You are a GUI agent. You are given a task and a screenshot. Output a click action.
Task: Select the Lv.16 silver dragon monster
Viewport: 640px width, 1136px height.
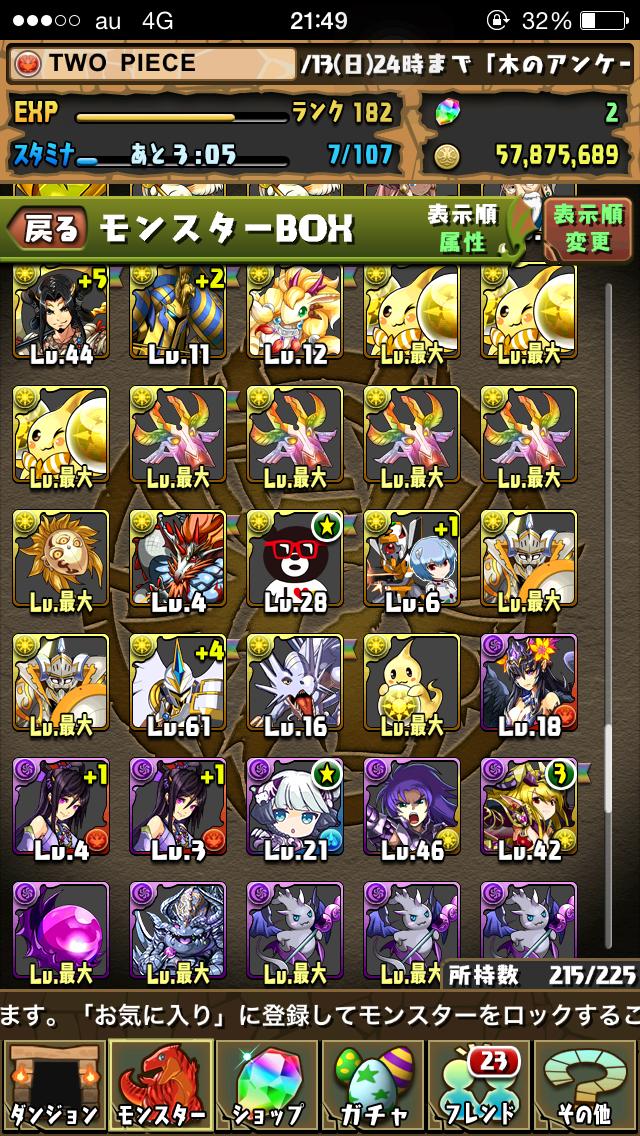(295, 685)
